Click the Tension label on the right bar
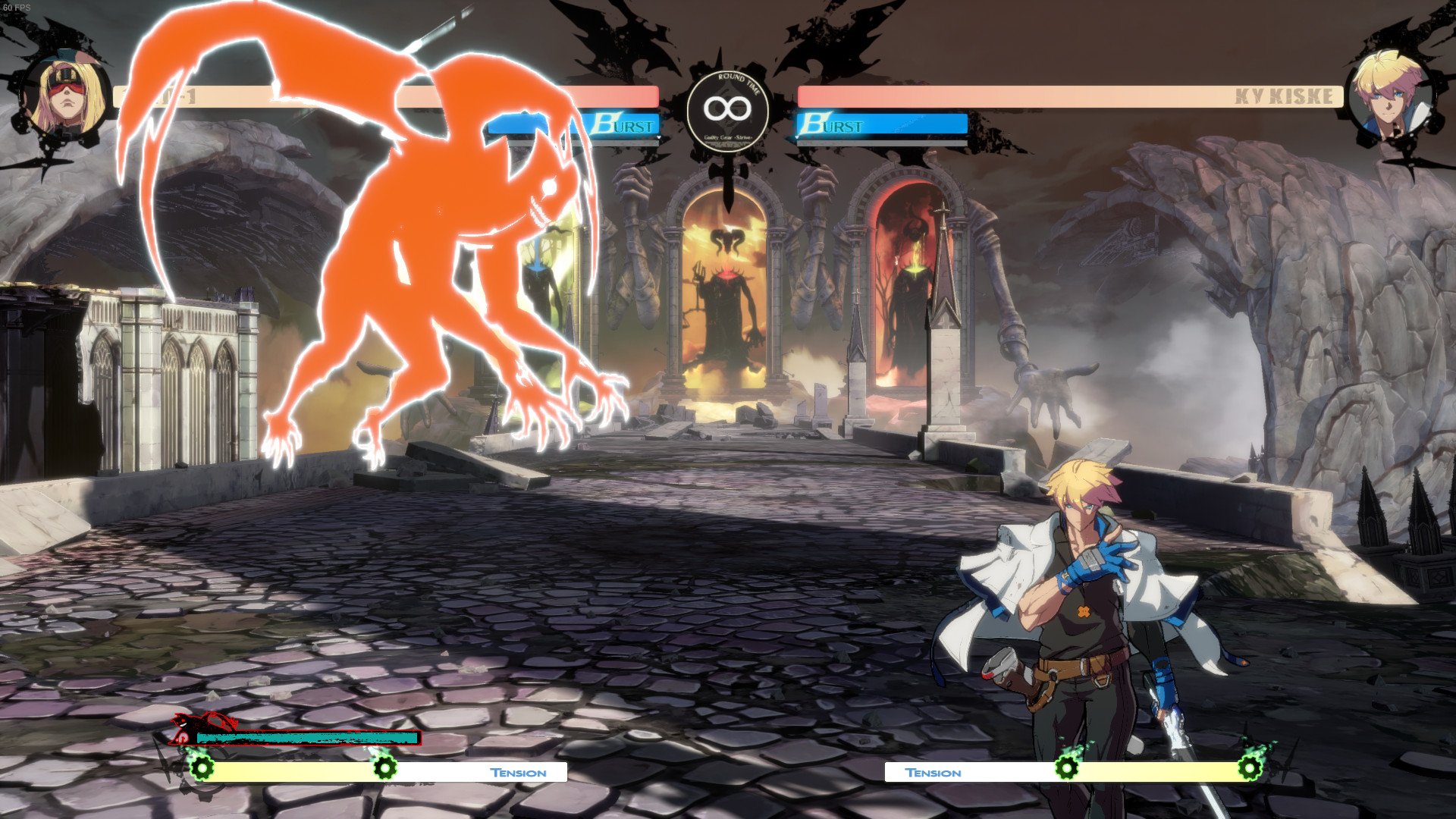The image size is (1456, 819). (x=934, y=773)
